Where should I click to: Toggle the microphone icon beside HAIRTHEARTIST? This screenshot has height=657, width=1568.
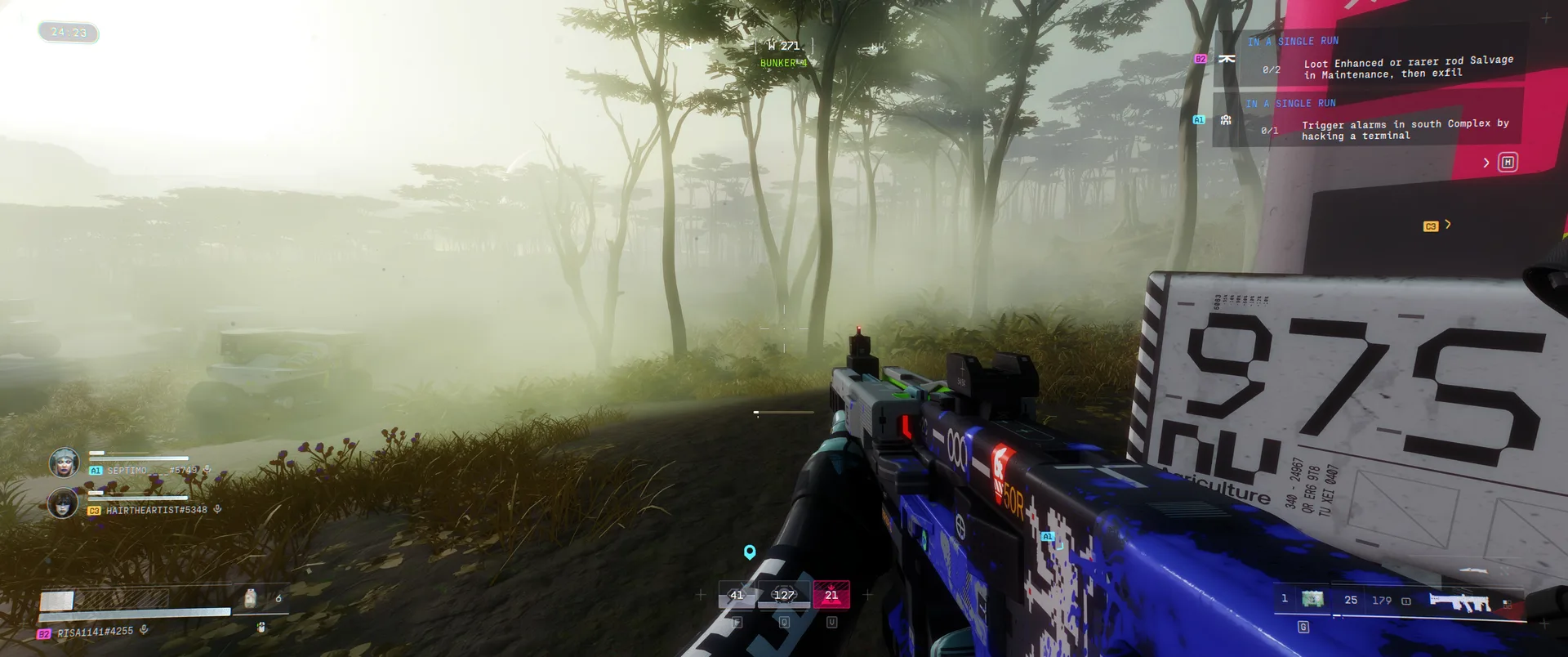tap(217, 509)
